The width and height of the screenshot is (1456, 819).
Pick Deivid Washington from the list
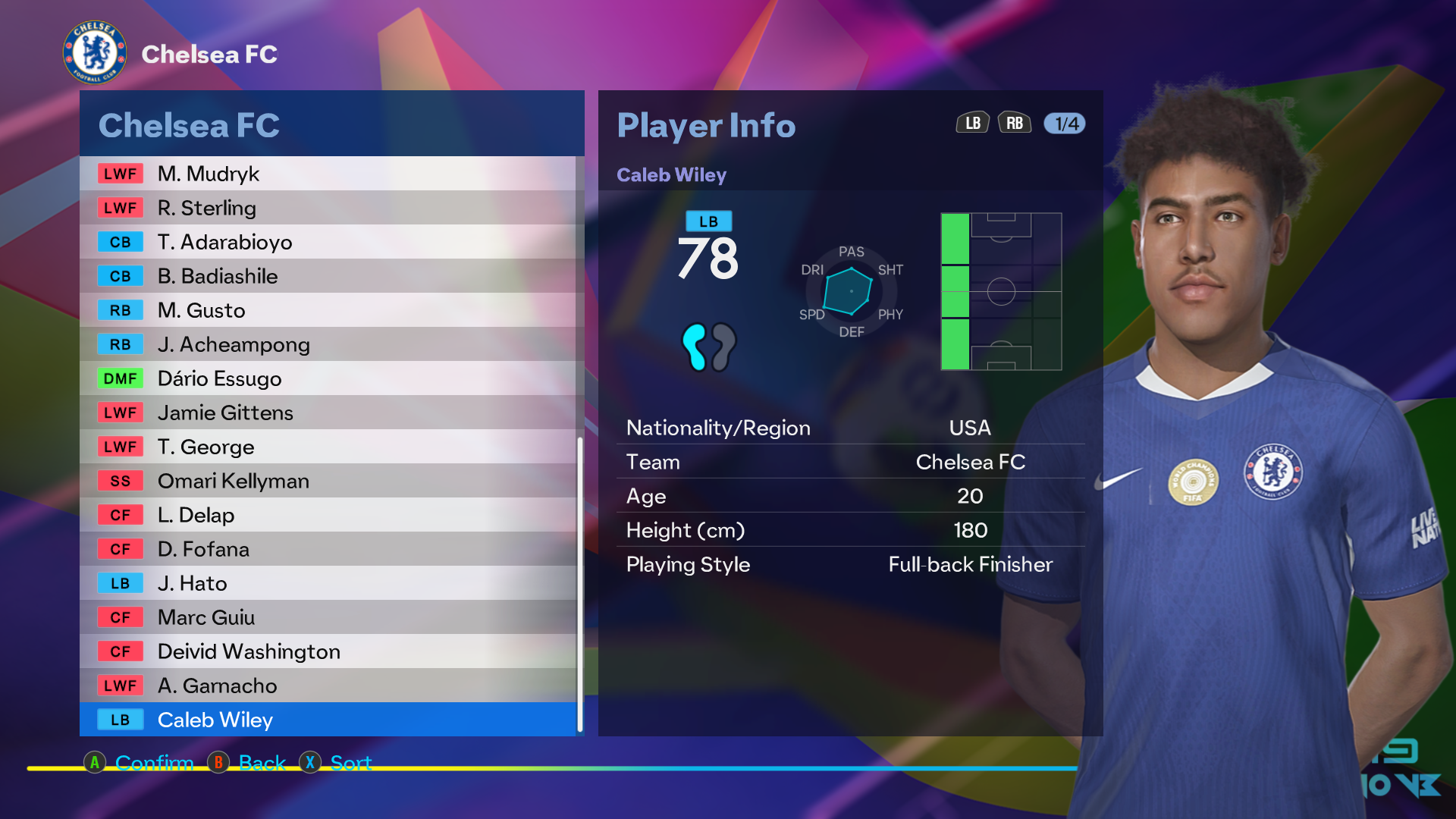[328, 651]
